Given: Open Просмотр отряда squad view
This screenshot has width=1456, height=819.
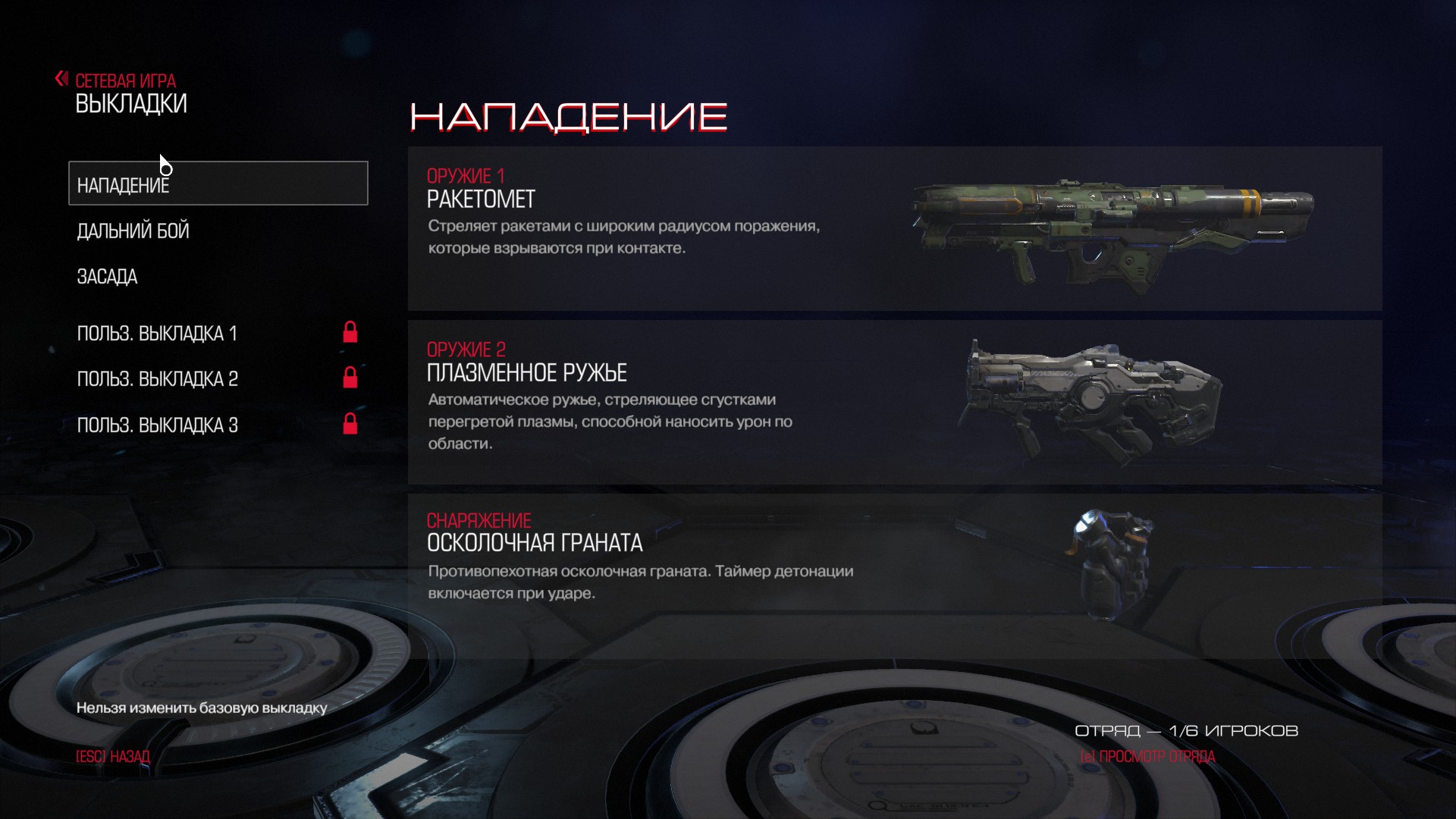Looking at the screenshot, I should pyautogui.click(x=1147, y=757).
